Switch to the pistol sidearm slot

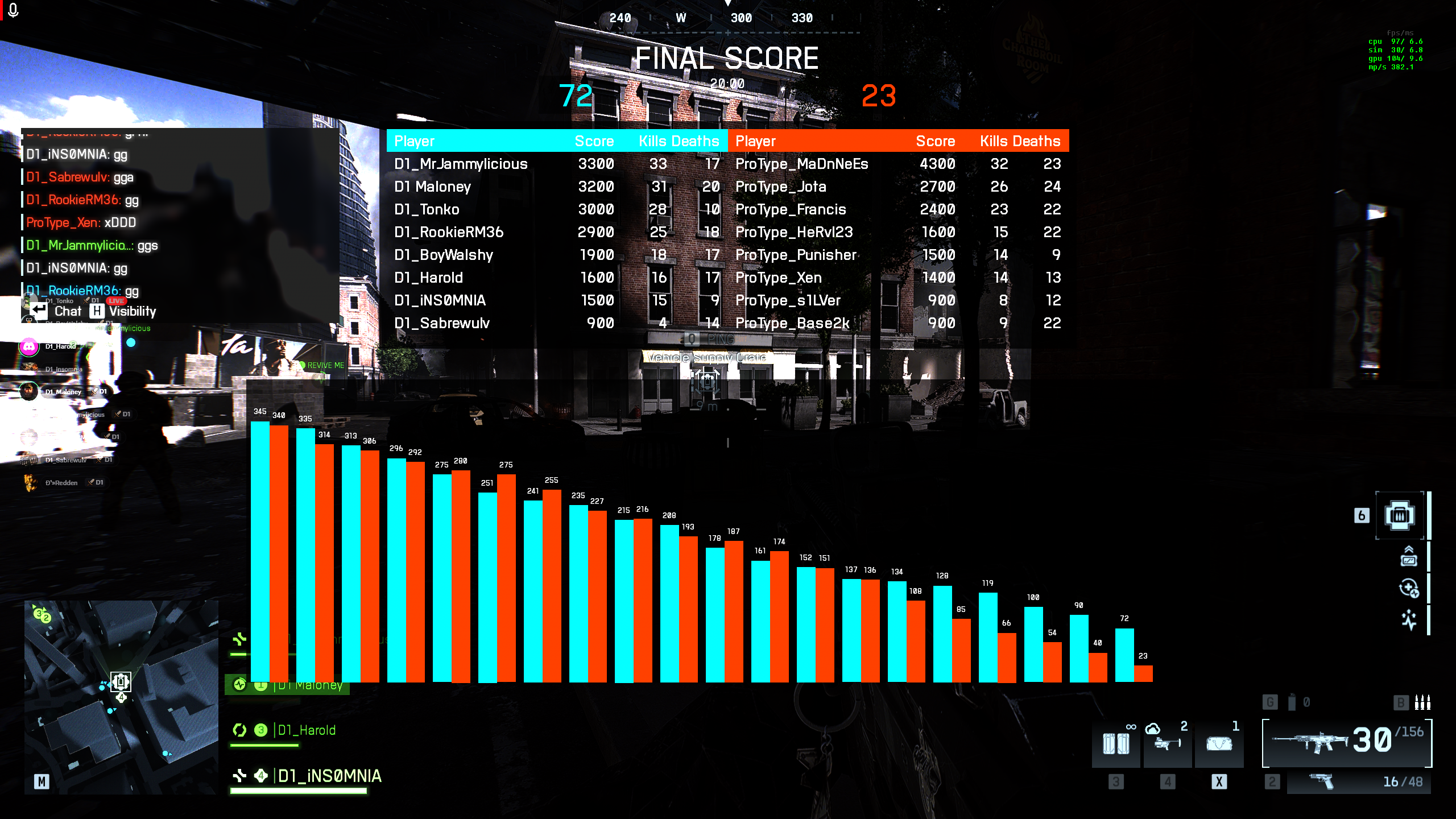1358,782
